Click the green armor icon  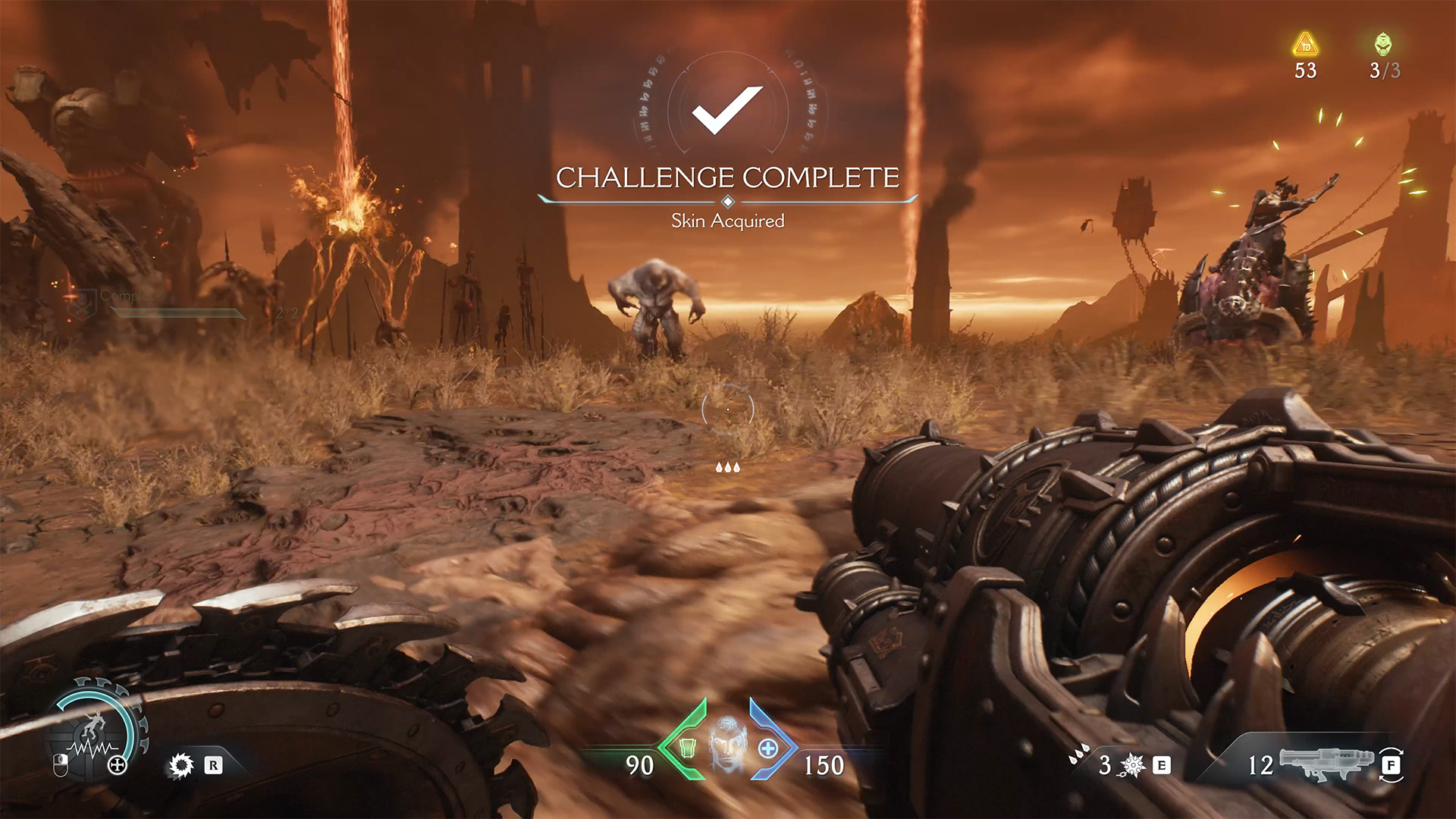click(687, 748)
